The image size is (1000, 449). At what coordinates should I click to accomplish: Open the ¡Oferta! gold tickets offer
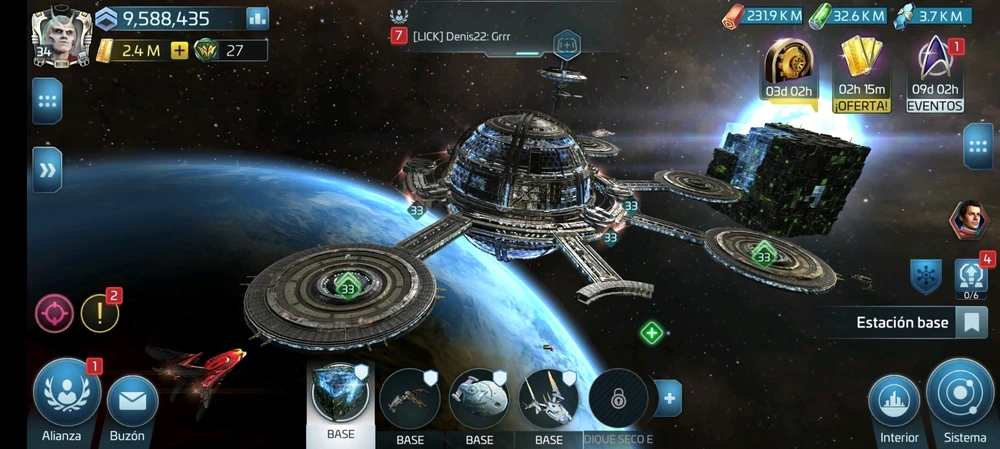(863, 72)
